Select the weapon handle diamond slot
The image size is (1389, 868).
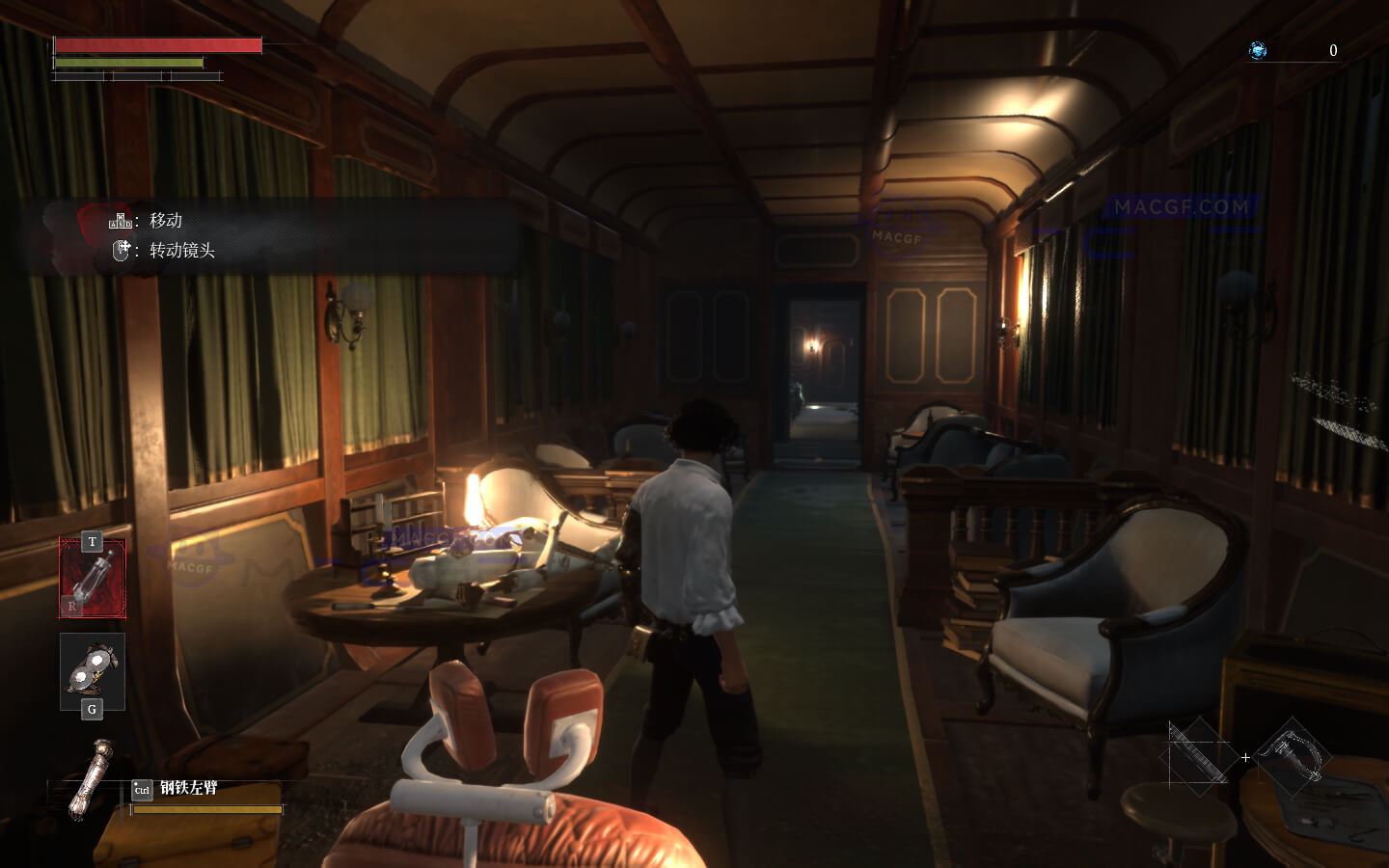click(1294, 757)
